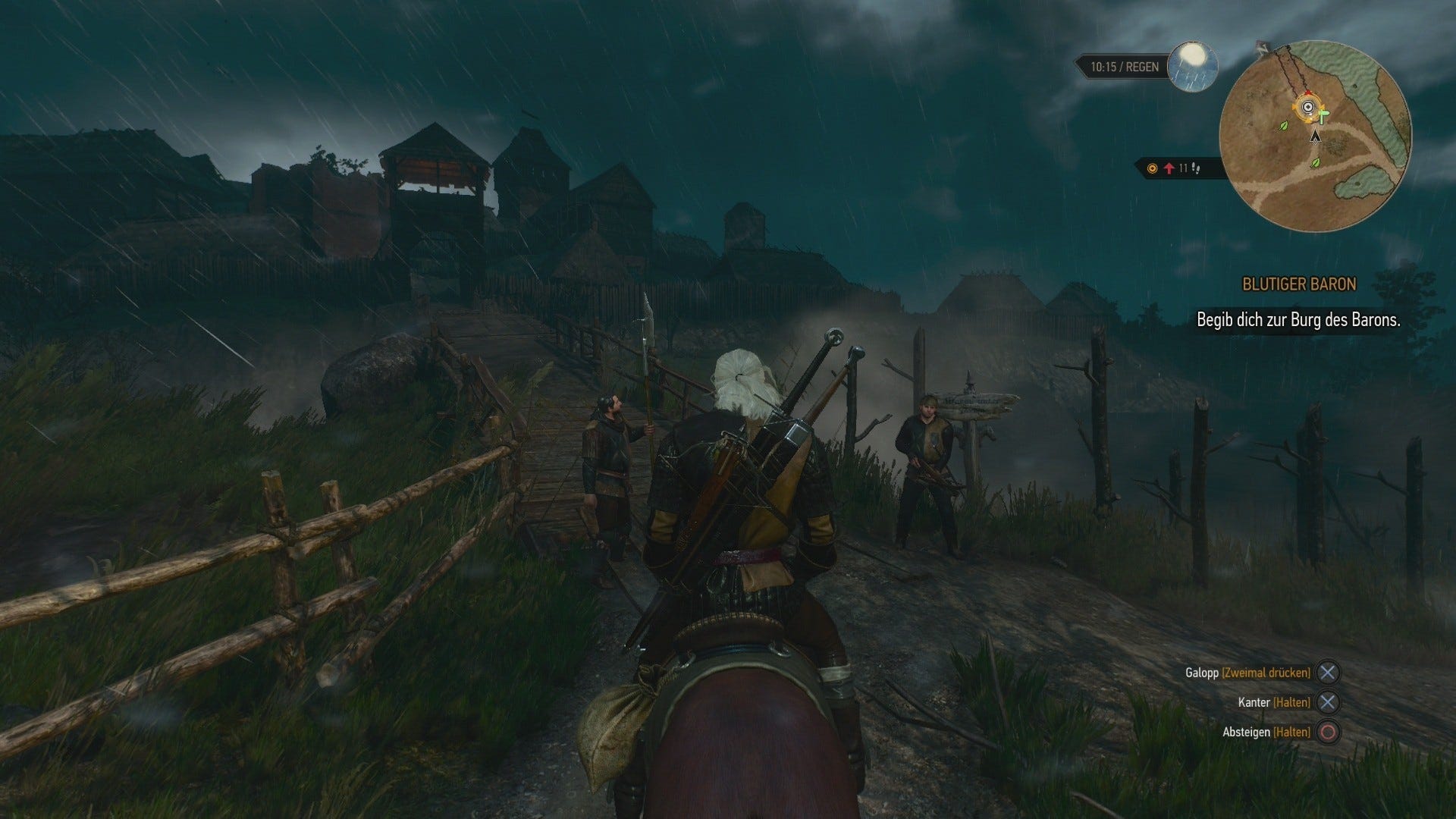Click the red enemy-level indicator icon
The image size is (1456, 819).
click(x=1152, y=169)
